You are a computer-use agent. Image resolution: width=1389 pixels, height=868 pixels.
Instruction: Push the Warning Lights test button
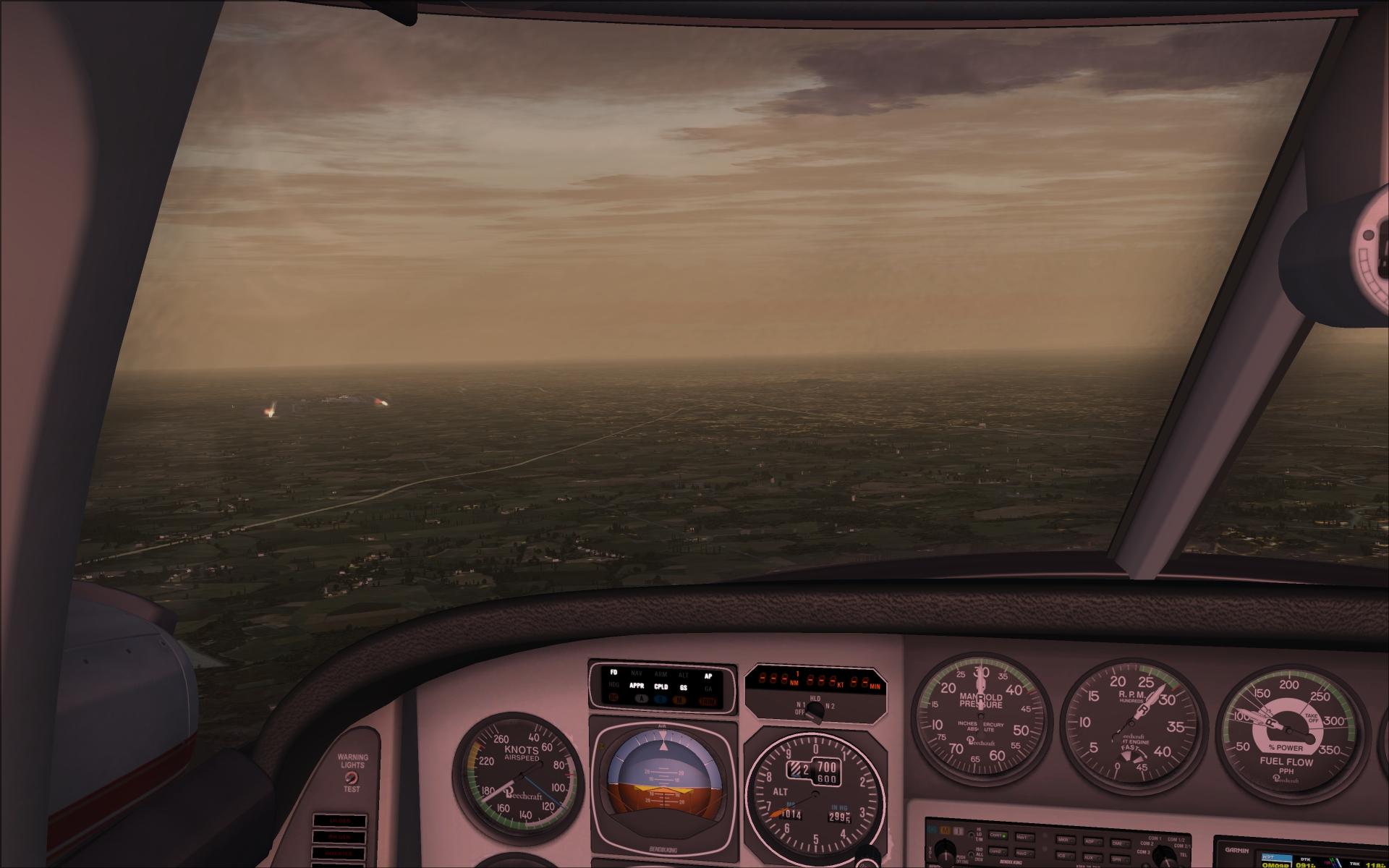coord(351,778)
